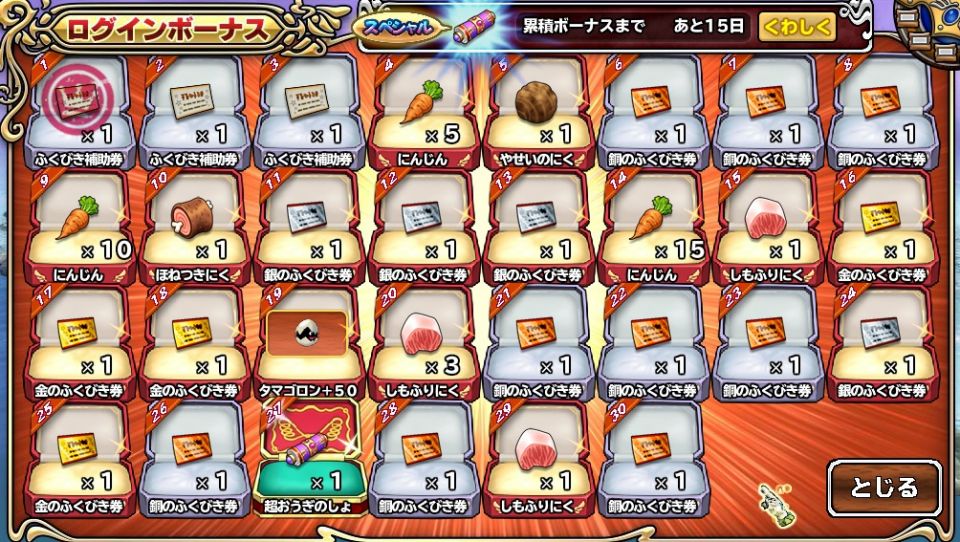960x542 pixels.
Task: Choose the day 1 stamped ふくびき補助券 box
Action: pyautogui.click(x=80, y=112)
